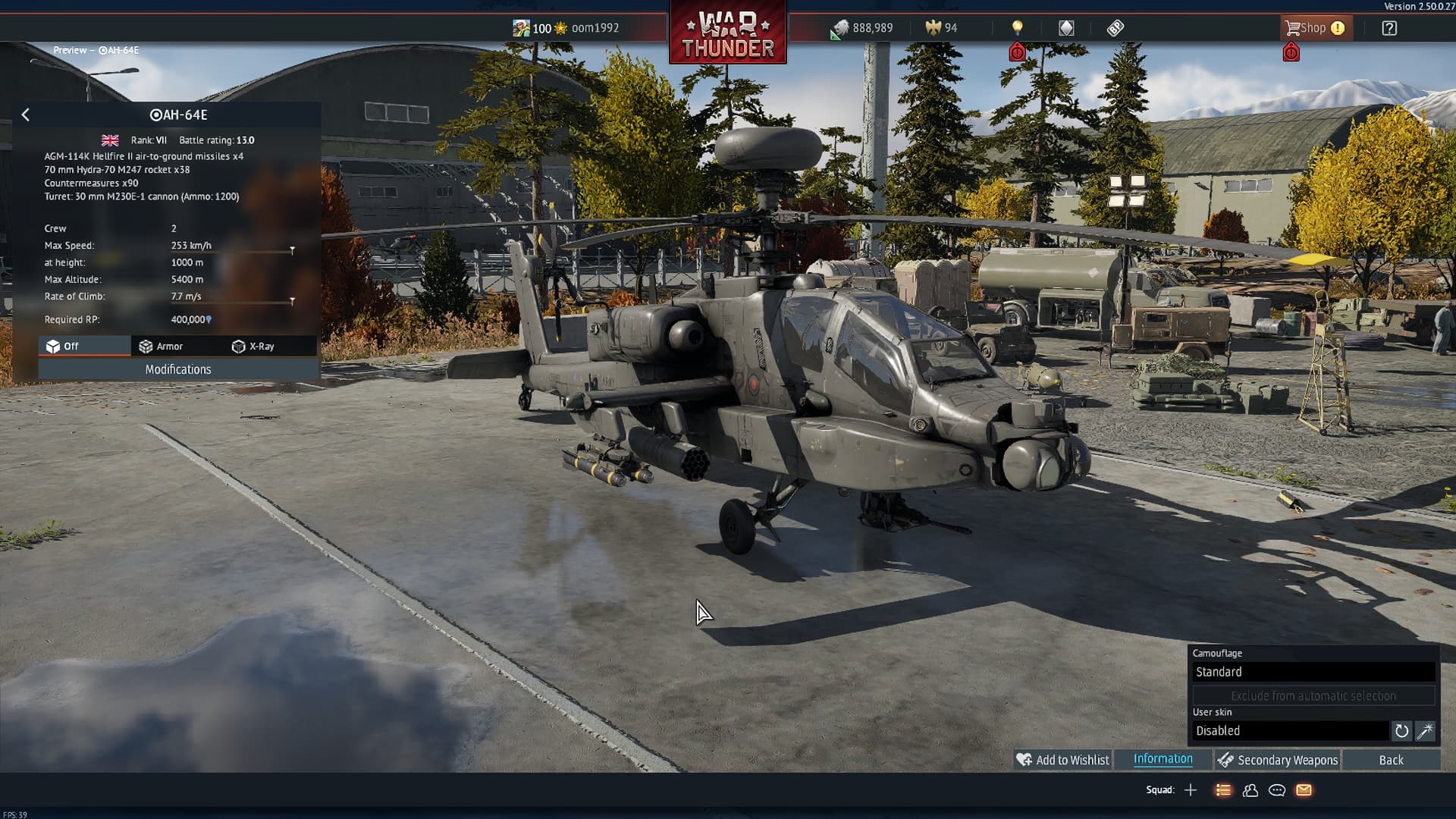Click the light bulb icon
1456x819 pixels.
click(x=1018, y=28)
